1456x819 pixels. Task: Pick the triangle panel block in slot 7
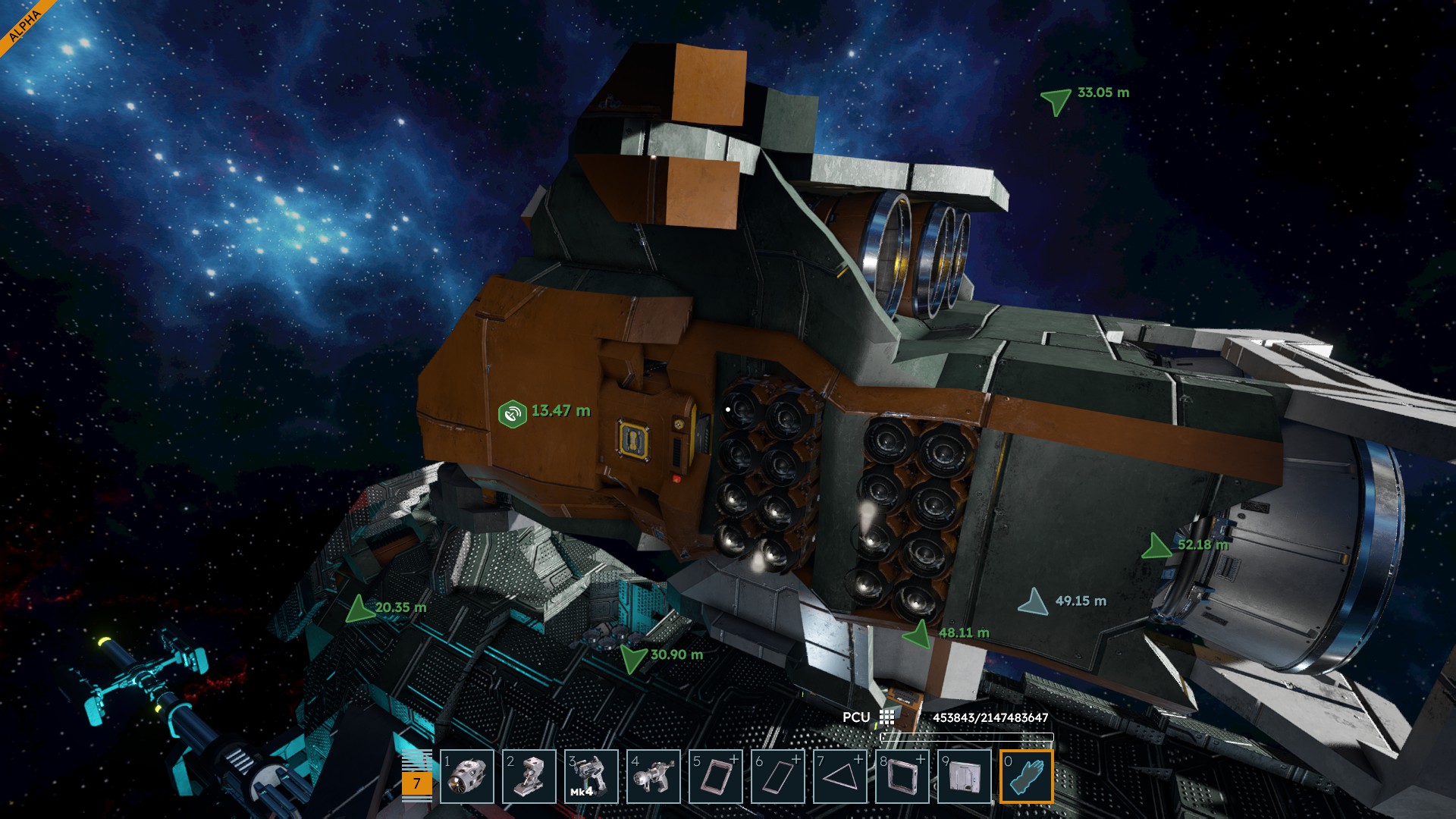[840, 777]
